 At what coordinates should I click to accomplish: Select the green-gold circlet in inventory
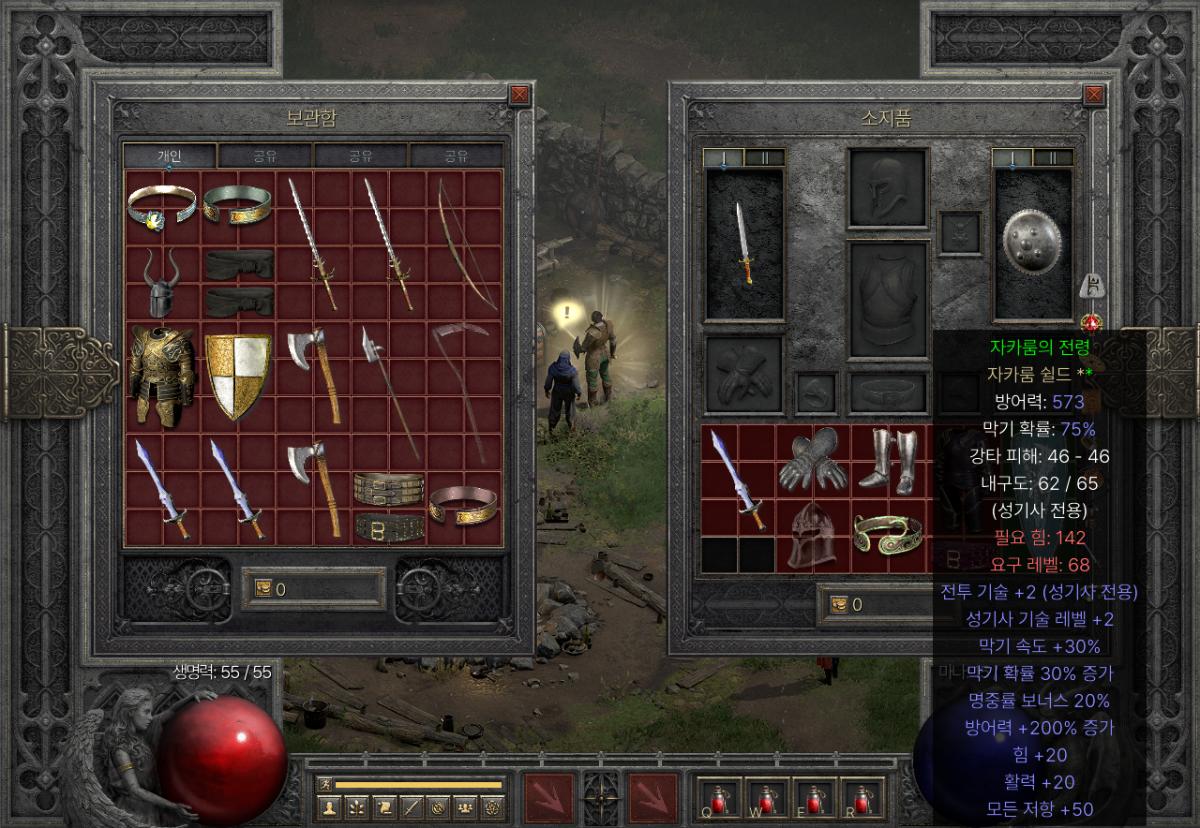point(888,535)
